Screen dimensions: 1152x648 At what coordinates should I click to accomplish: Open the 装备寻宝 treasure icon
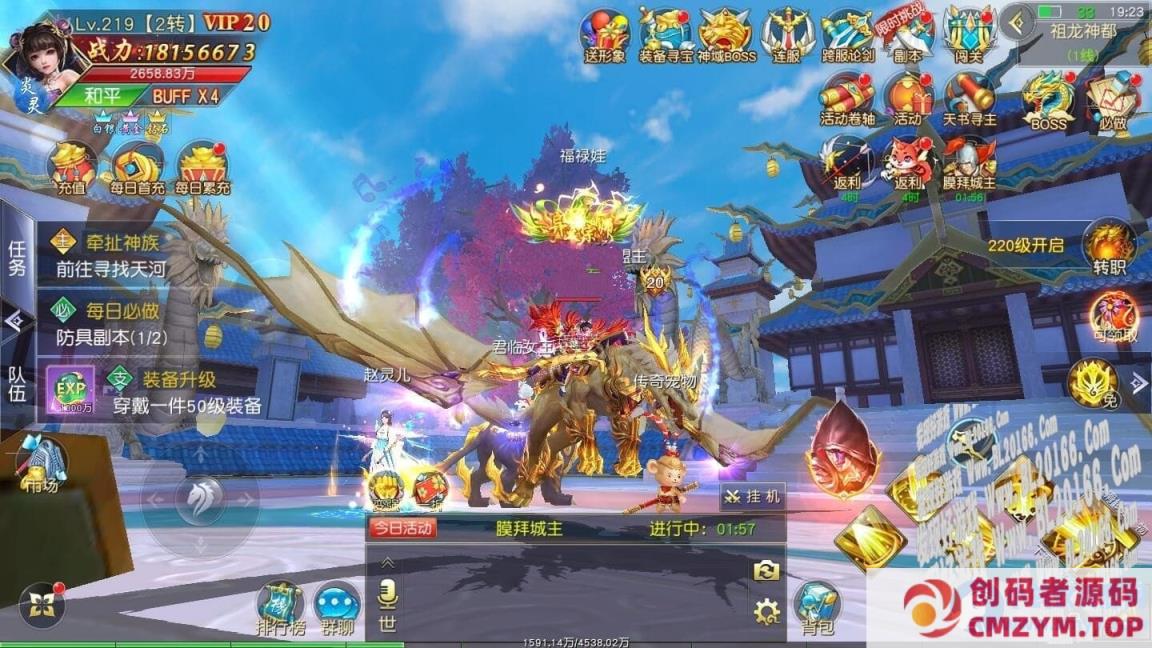(666, 35)
